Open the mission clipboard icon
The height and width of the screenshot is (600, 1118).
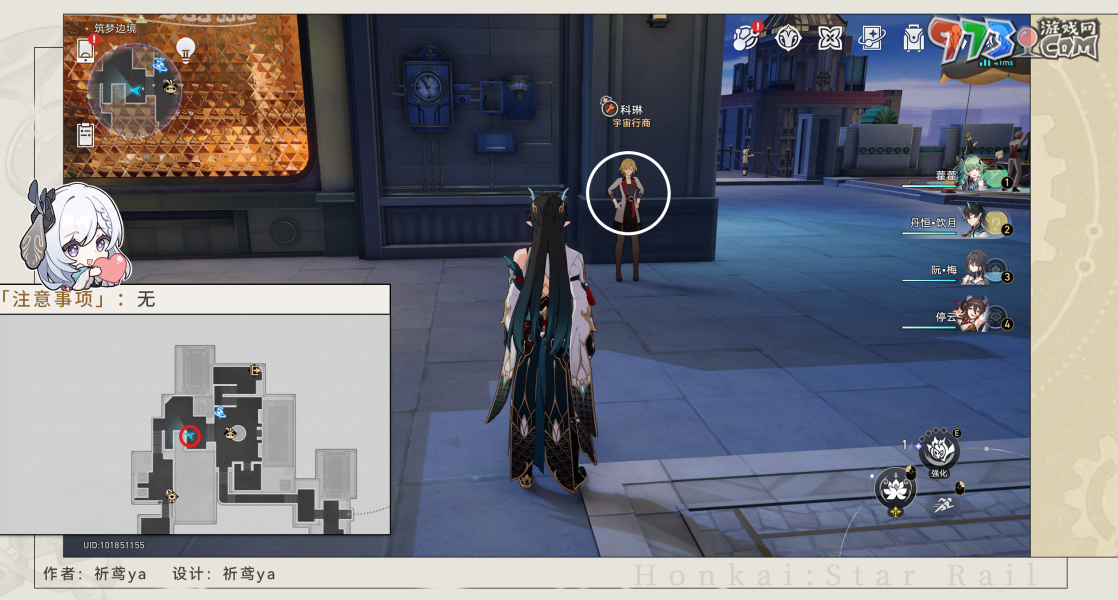pyautogui.click(x=86, y=134)
